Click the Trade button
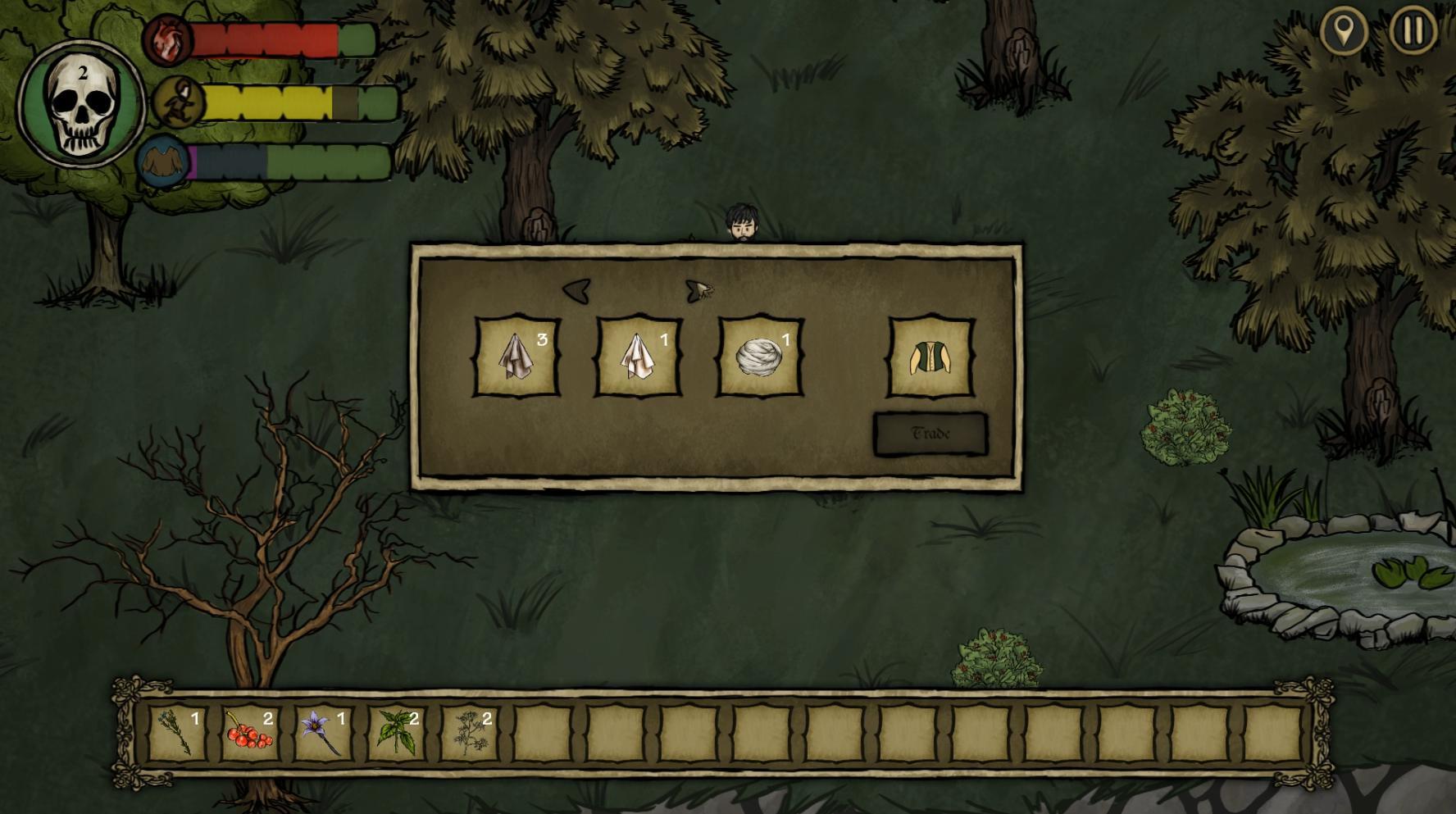Viewport: 1456px width, 814px height. point(930,434)
